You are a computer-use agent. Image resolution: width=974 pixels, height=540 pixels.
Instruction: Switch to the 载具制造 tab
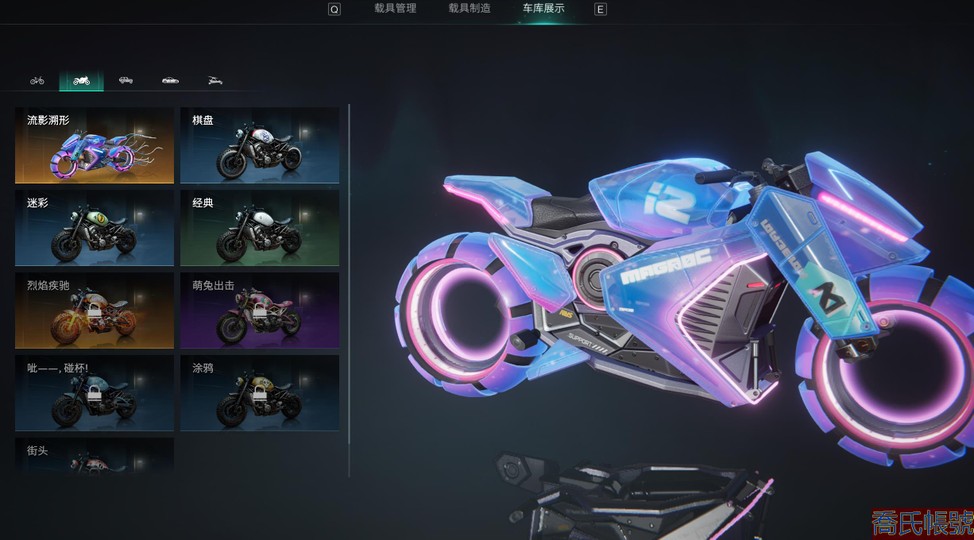pos(468,9)
